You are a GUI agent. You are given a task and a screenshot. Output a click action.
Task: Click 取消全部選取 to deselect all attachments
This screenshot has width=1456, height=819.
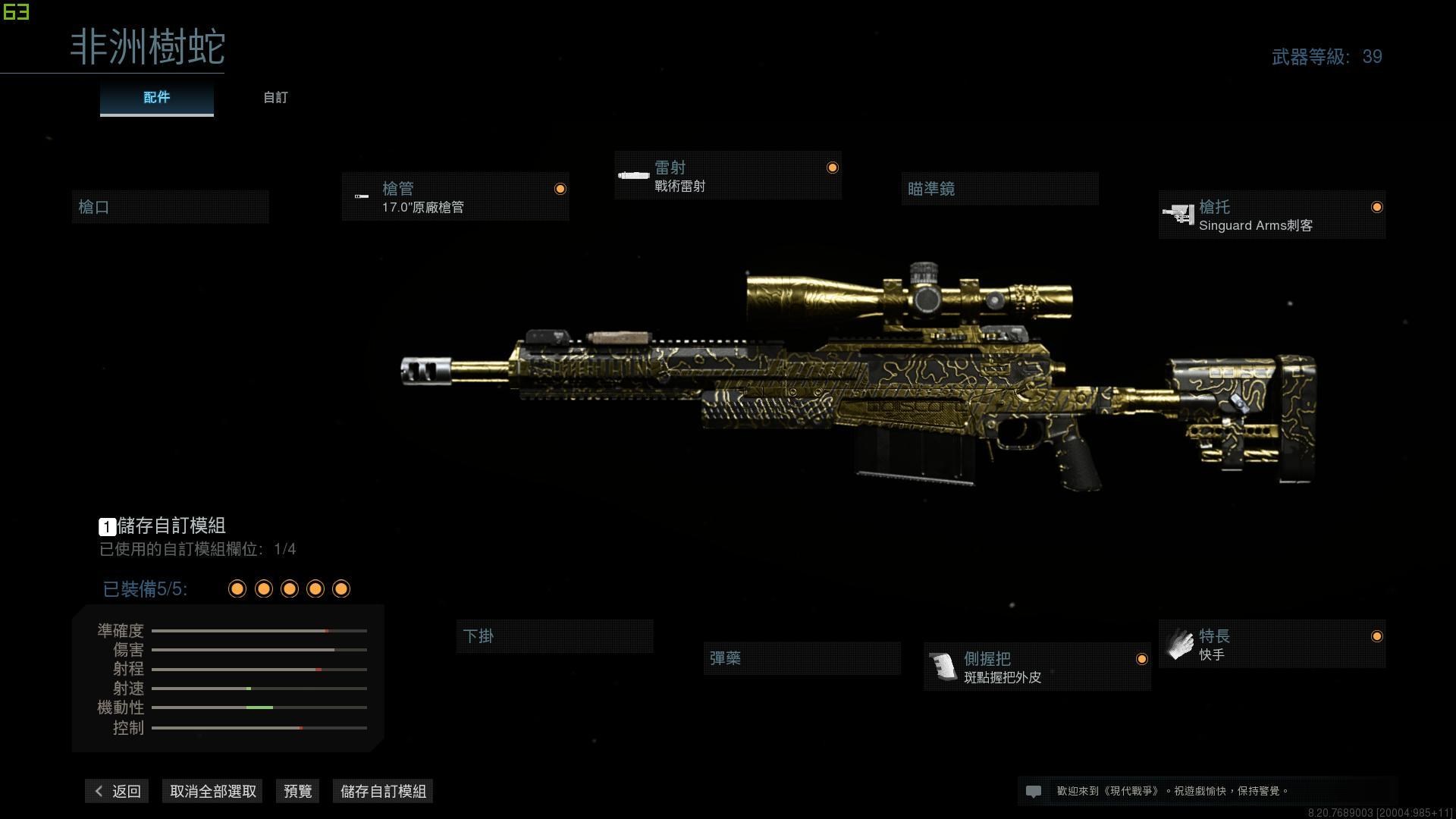[x=212, y=790]
